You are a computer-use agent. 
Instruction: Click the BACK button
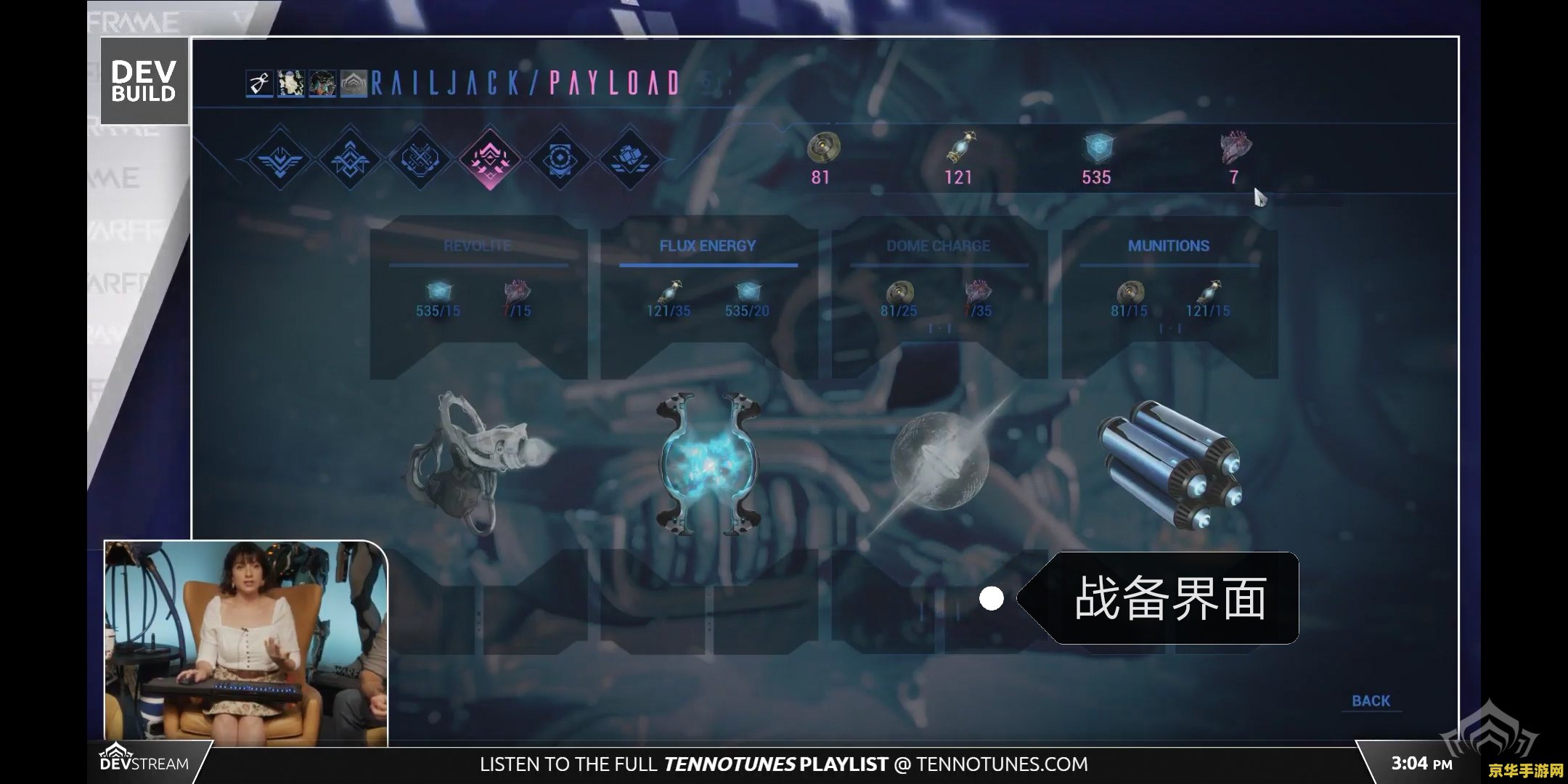tap(1371, 701)
